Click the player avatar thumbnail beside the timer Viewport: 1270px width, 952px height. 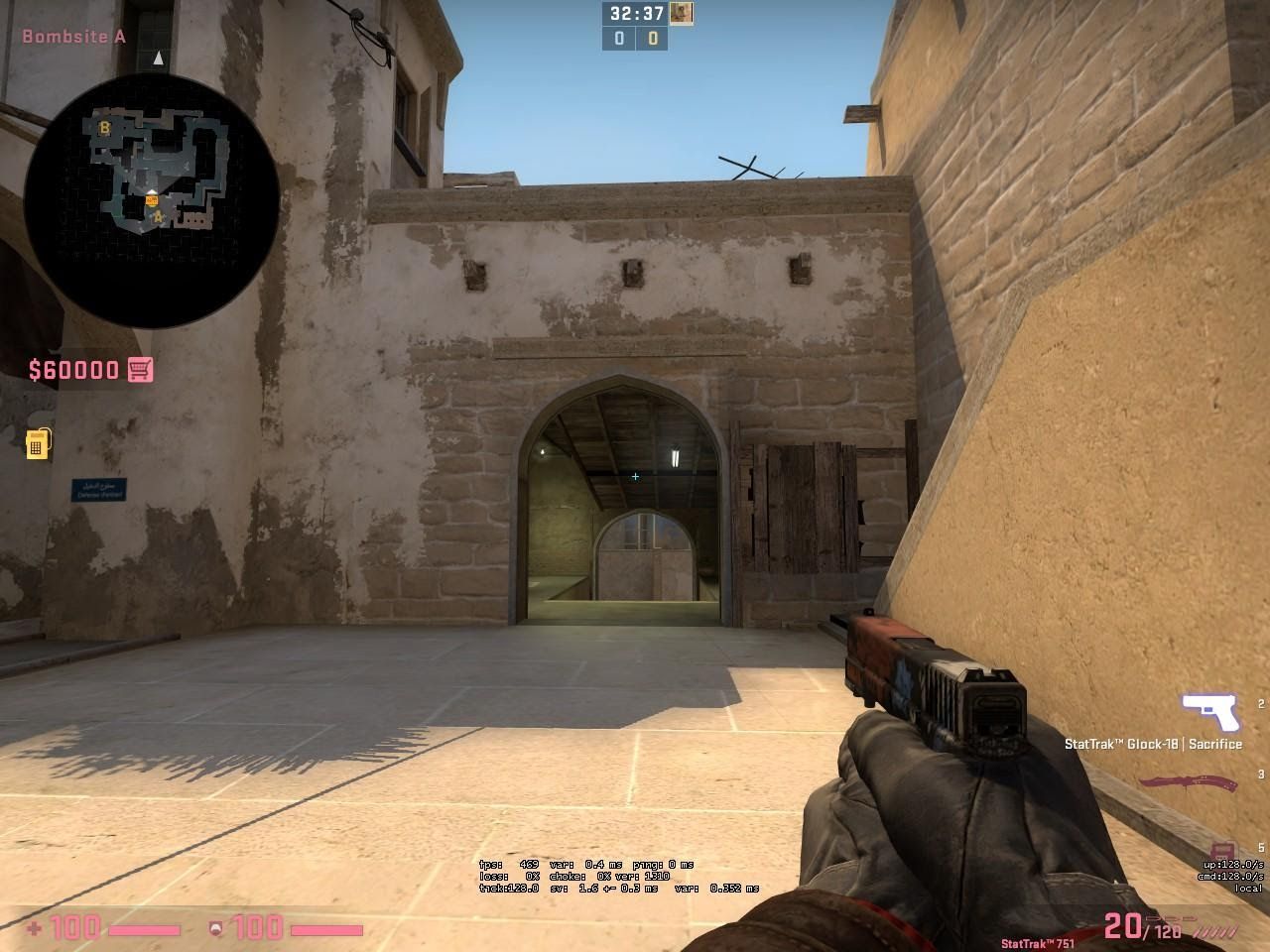click(679, 13)
